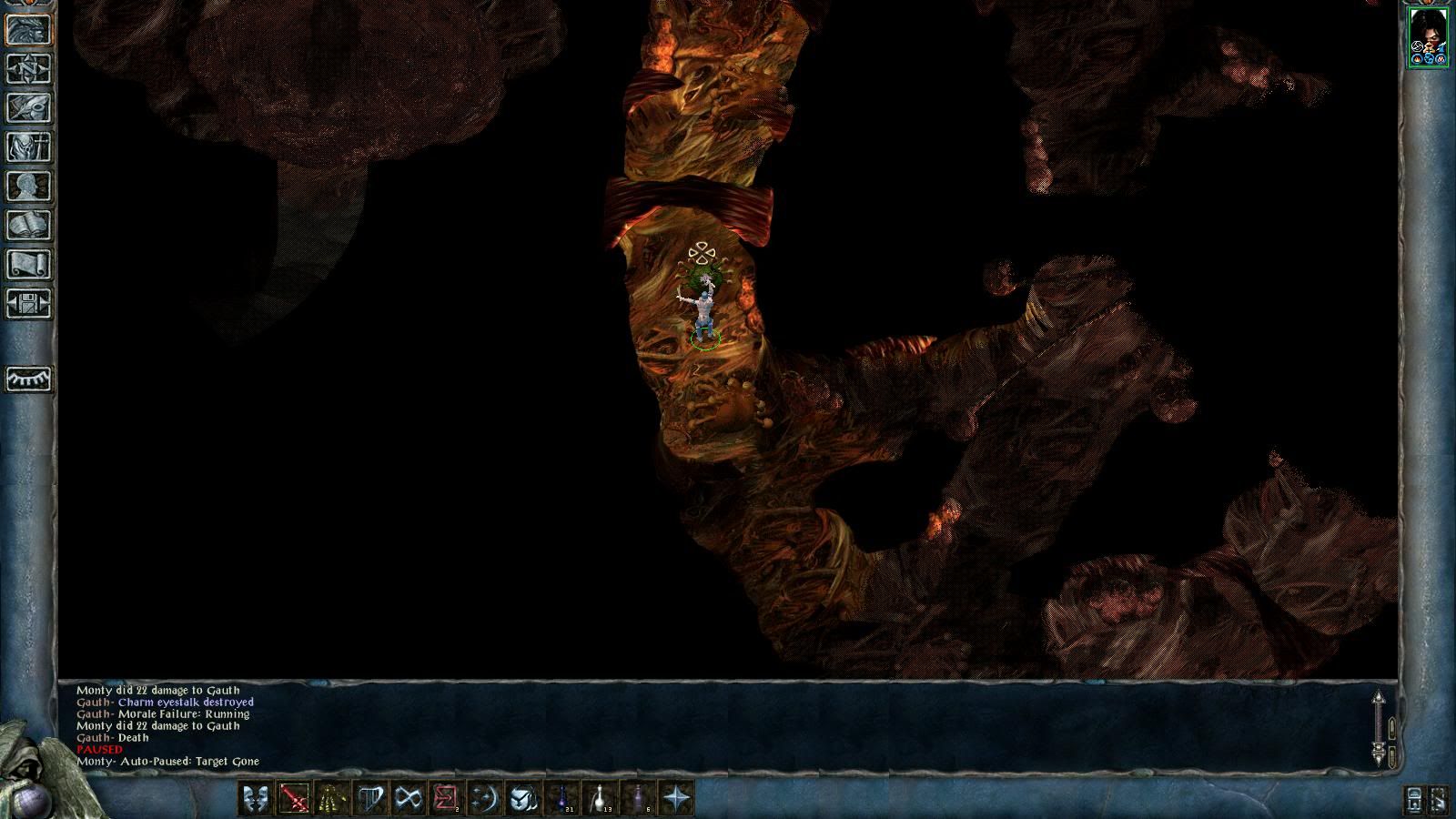Activate the twin masks dialogue button

(256, 799)
